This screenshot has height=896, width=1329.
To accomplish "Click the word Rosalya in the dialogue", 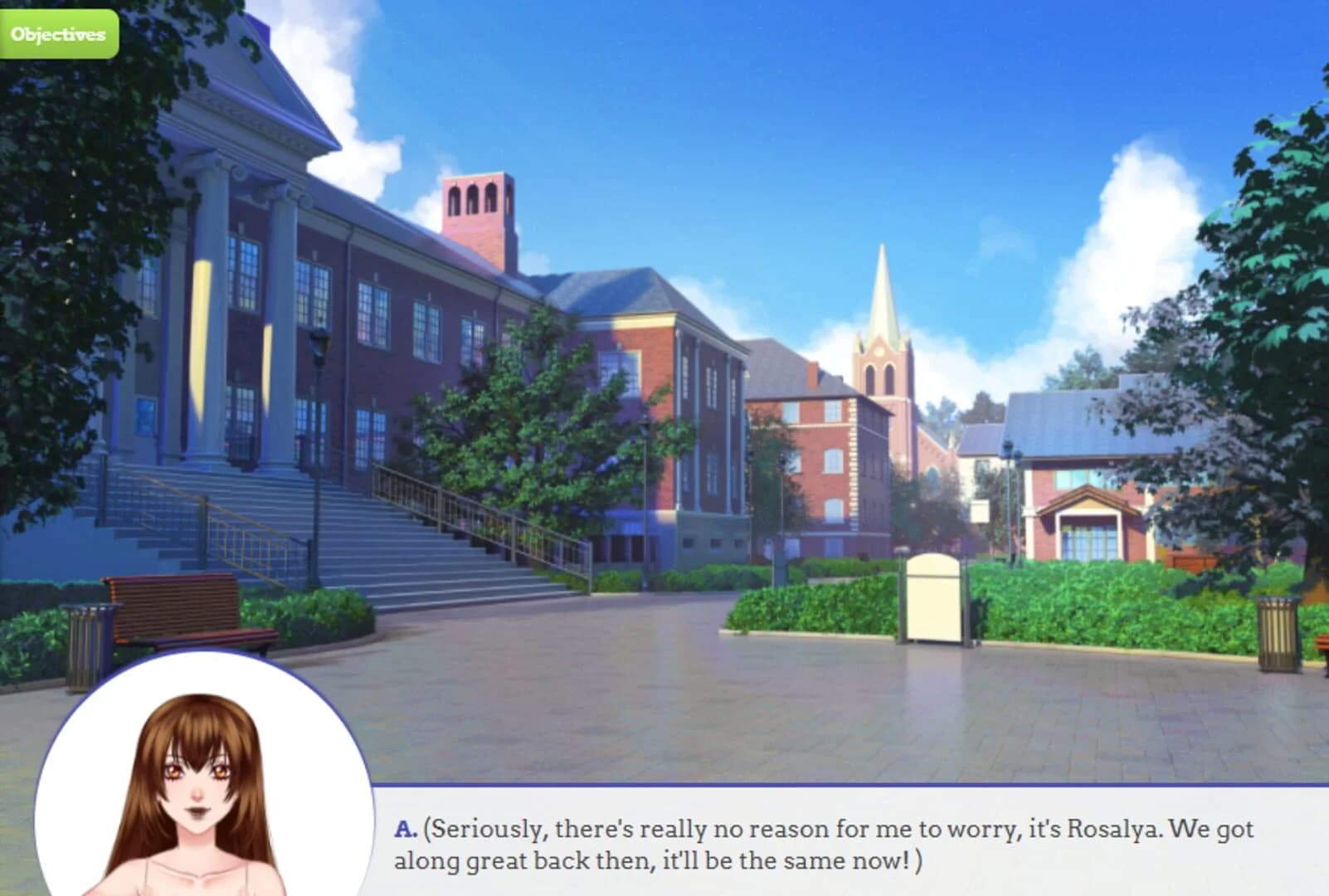I will tap(1111, 829).
